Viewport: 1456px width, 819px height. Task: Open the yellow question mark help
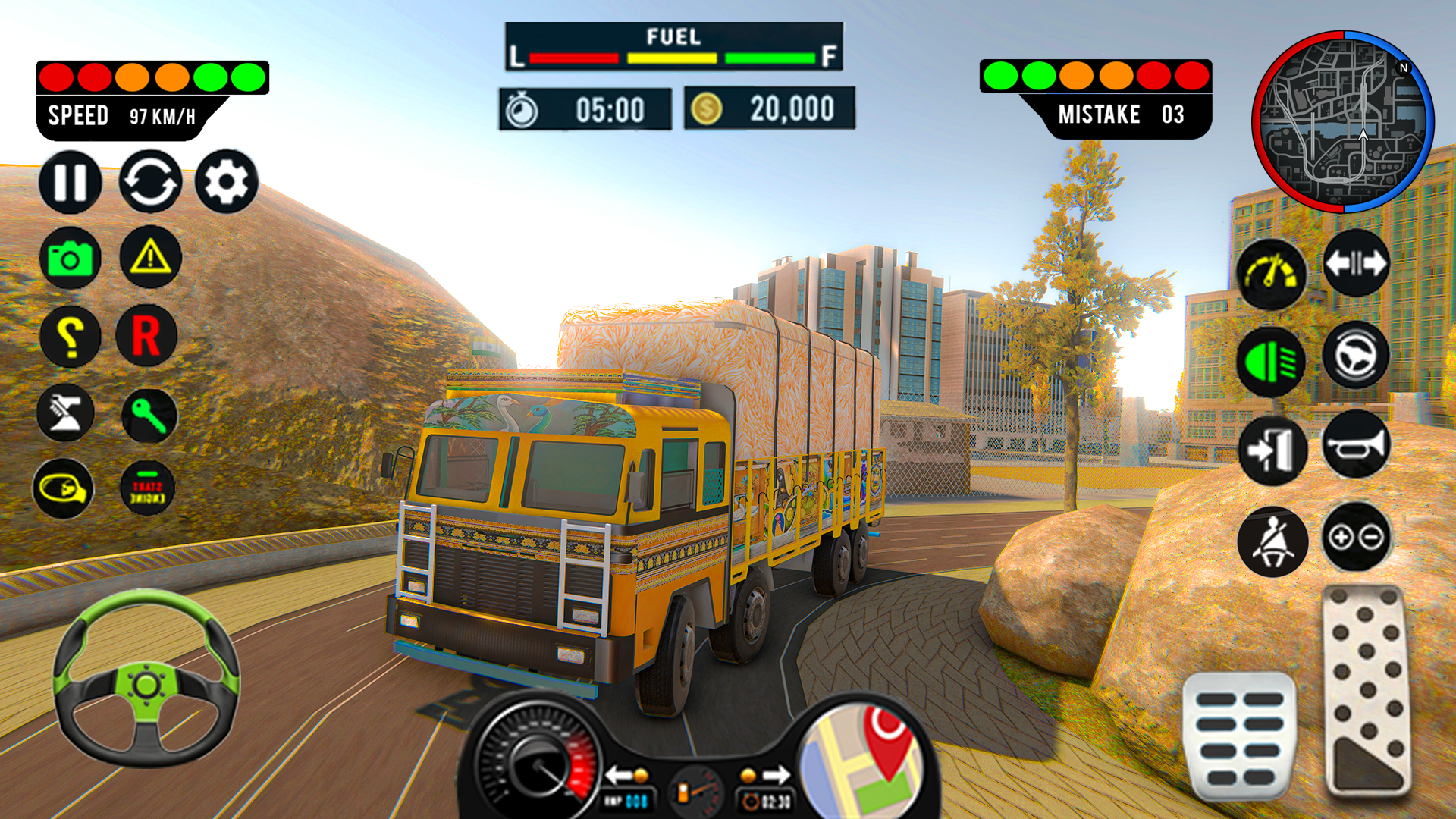coord(70,336)
